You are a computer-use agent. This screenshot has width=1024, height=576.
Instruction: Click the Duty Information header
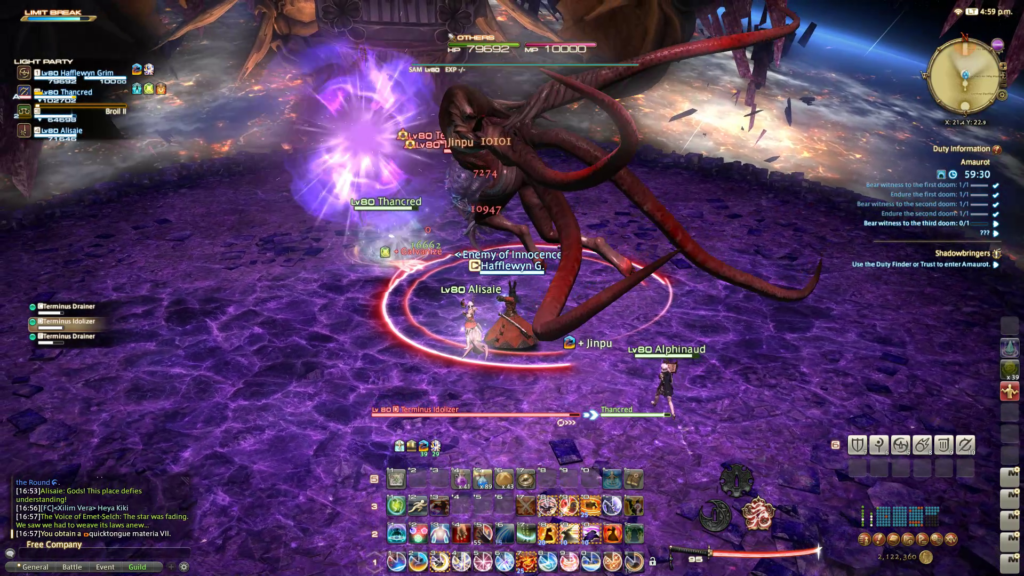tap(962, 149)
